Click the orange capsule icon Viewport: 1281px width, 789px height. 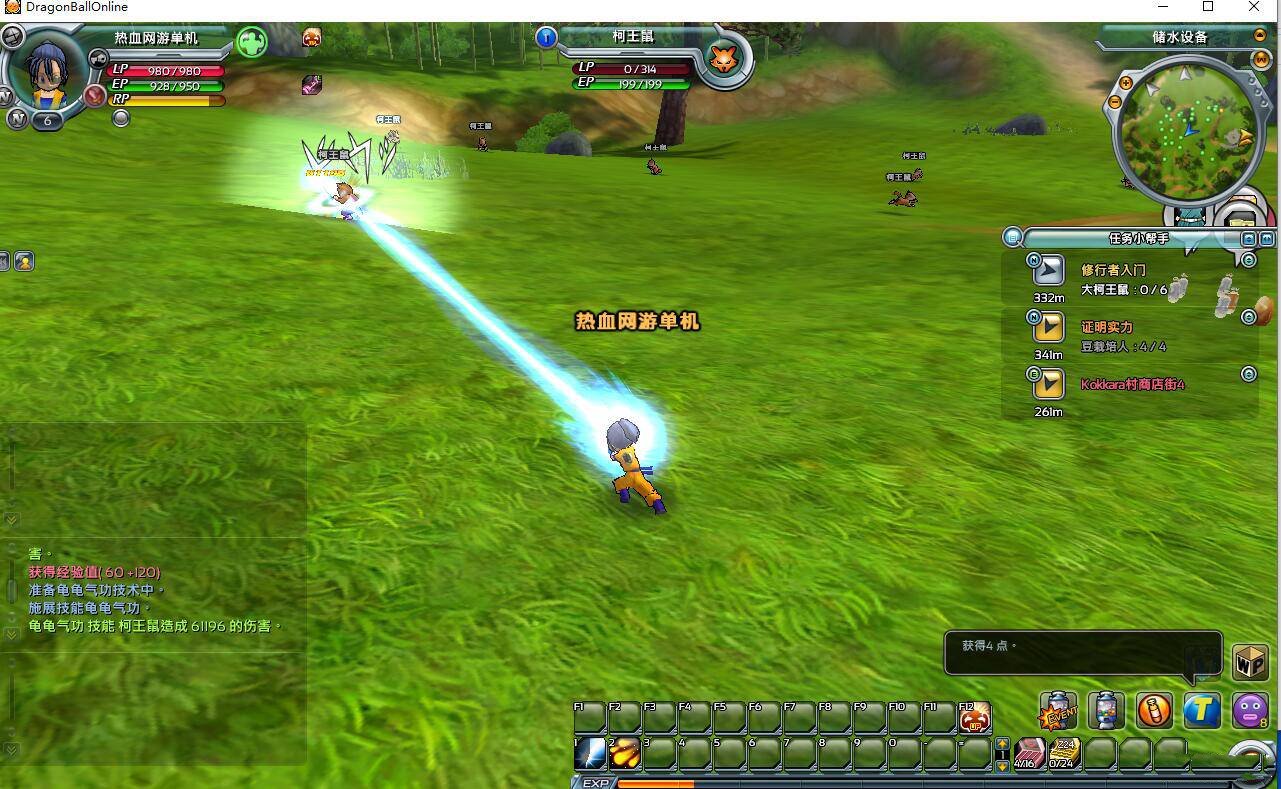pyautogui.click(x=1154, y=711)
